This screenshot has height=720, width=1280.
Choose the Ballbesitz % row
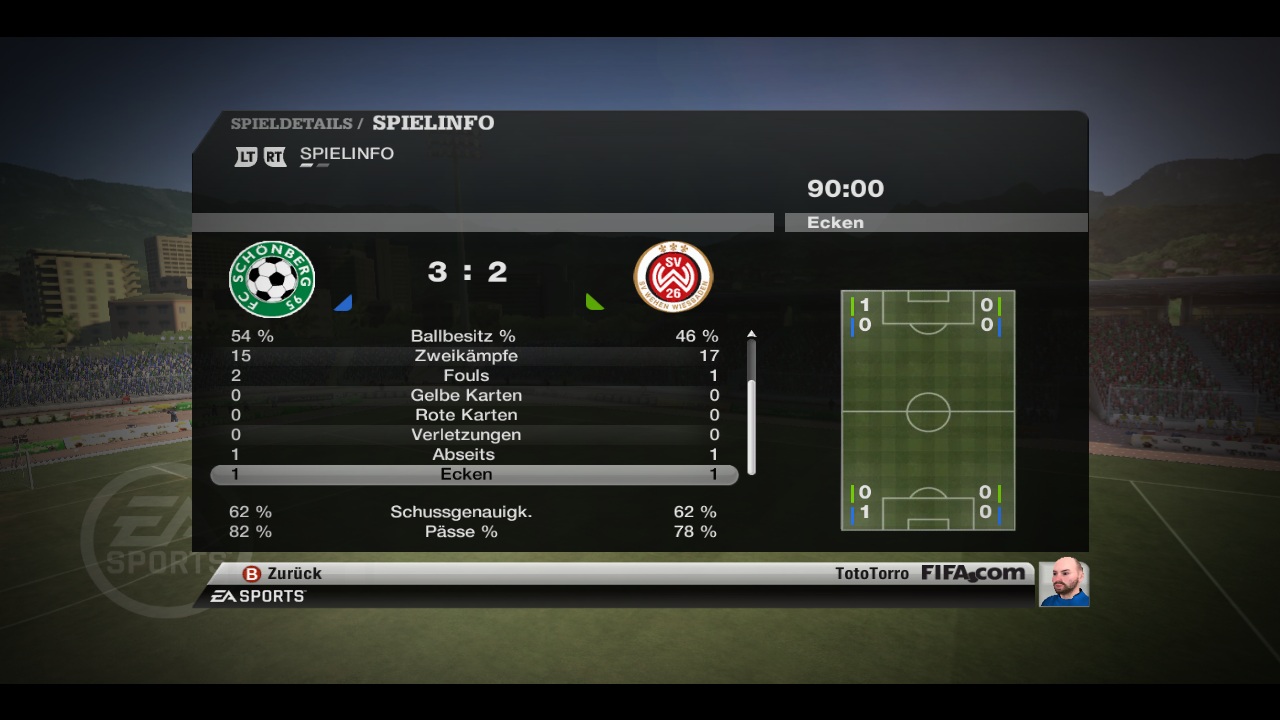pos(474,336)
